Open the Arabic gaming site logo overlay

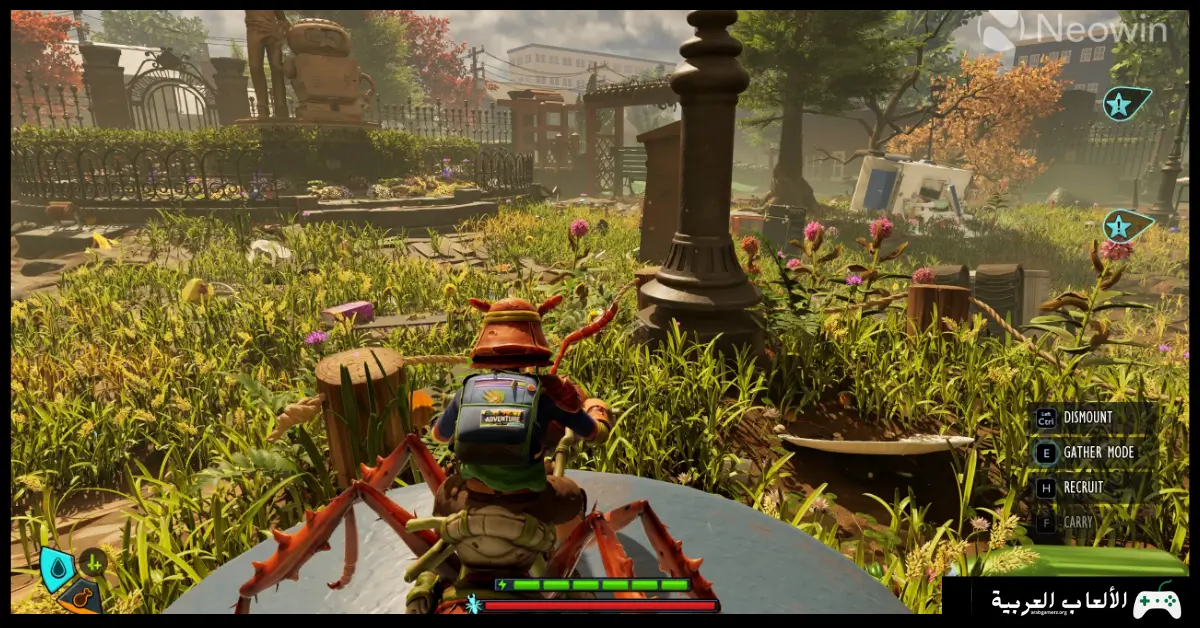point(1085,601)
